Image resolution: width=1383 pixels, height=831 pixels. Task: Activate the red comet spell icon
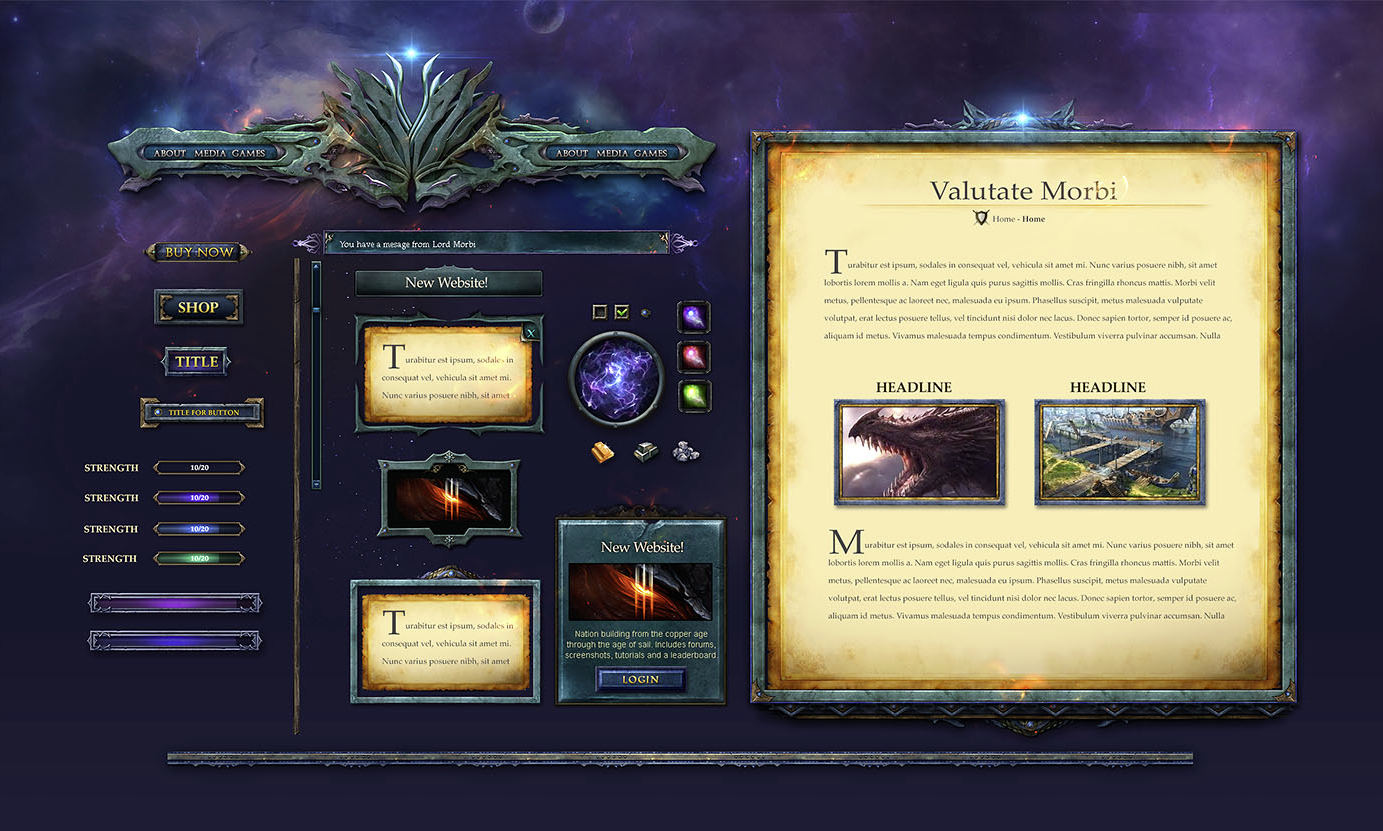click(x=693, y=356)
